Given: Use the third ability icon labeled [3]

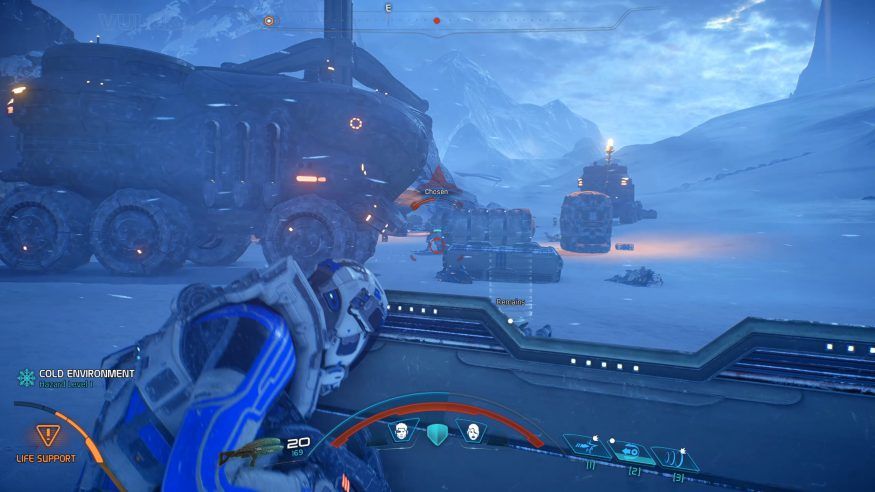Looking at the screenshot, I should 670,456.
